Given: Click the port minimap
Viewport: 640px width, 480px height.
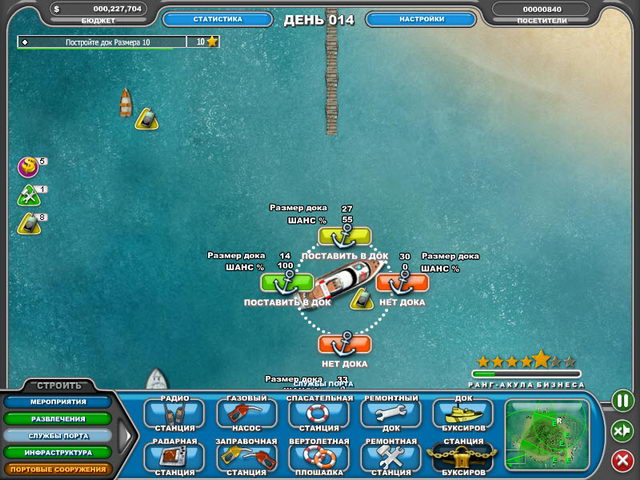Looking at the screenshot, I should pyautogui.click(x=549, y=433).
